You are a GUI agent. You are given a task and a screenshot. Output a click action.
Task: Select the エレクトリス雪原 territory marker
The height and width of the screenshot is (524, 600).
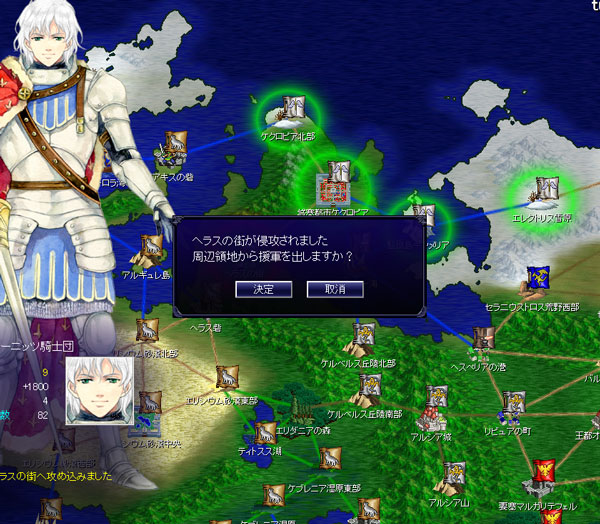click(x=546, y=188)
